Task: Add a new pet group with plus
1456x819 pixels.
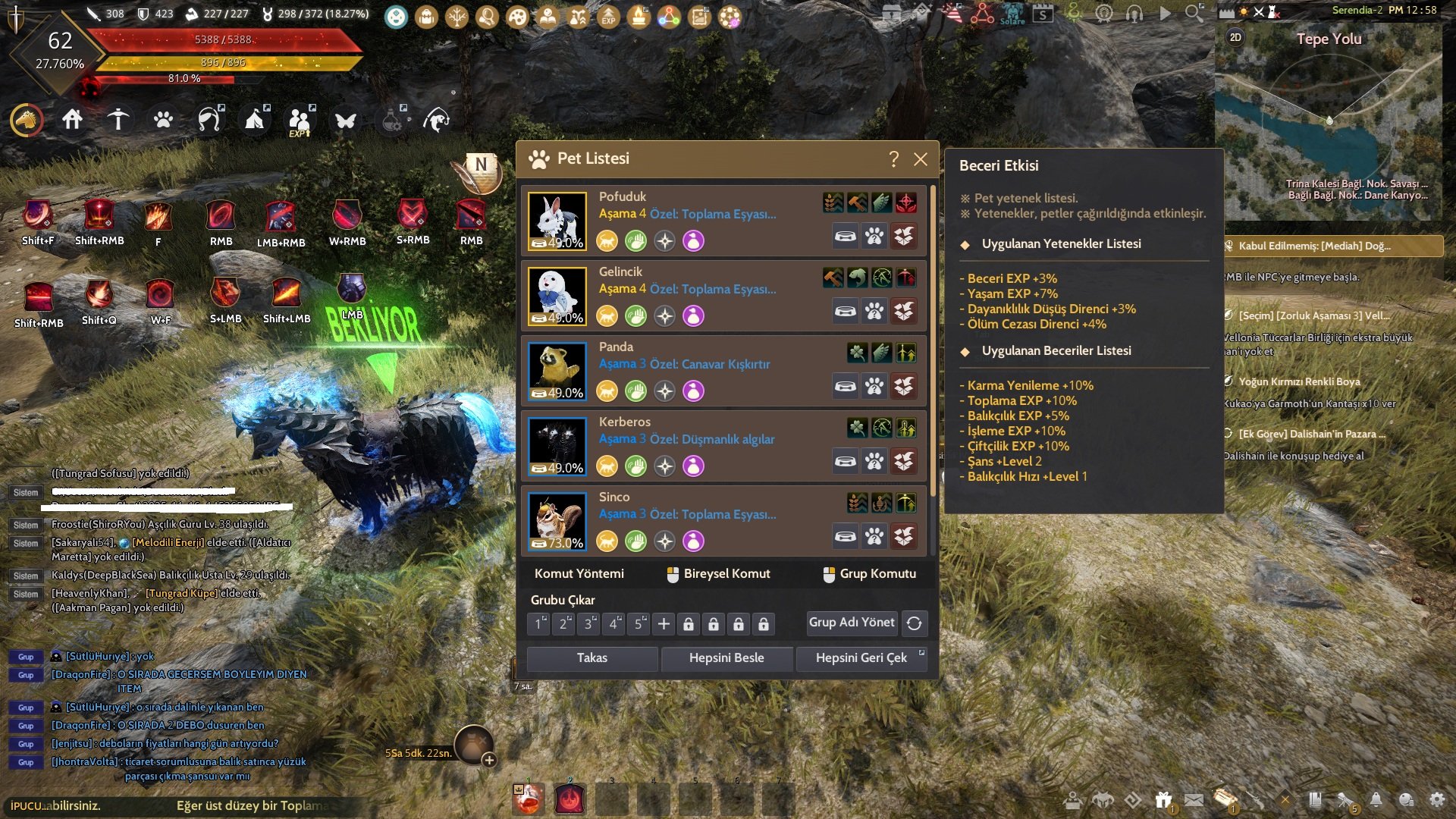Action: (664, 623)
